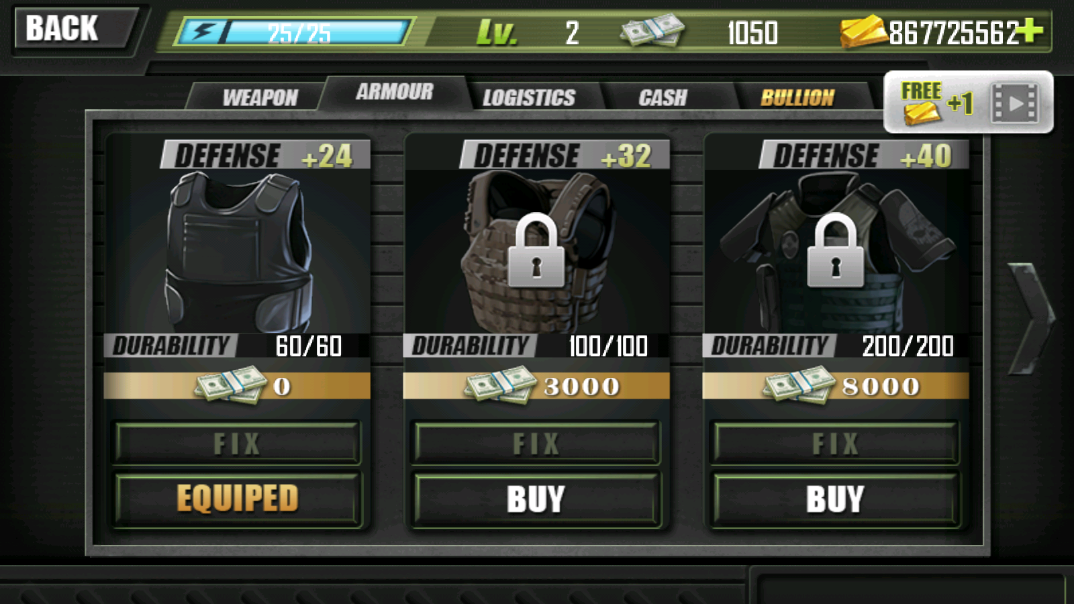Show next armour items with right arrow
Viewport: 1074px width, 604px height.
tap(1029, 318)
